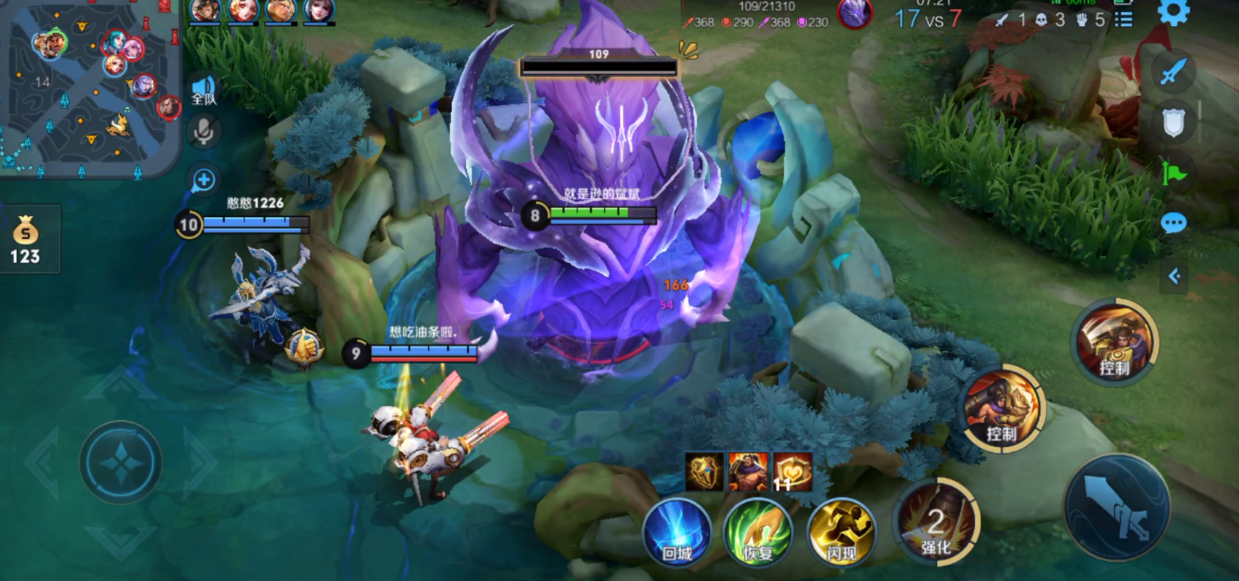Open the quick chat speech bubble
Image resolution: width=1239 pixels, height=581 pixels.
click(1174, 223)
